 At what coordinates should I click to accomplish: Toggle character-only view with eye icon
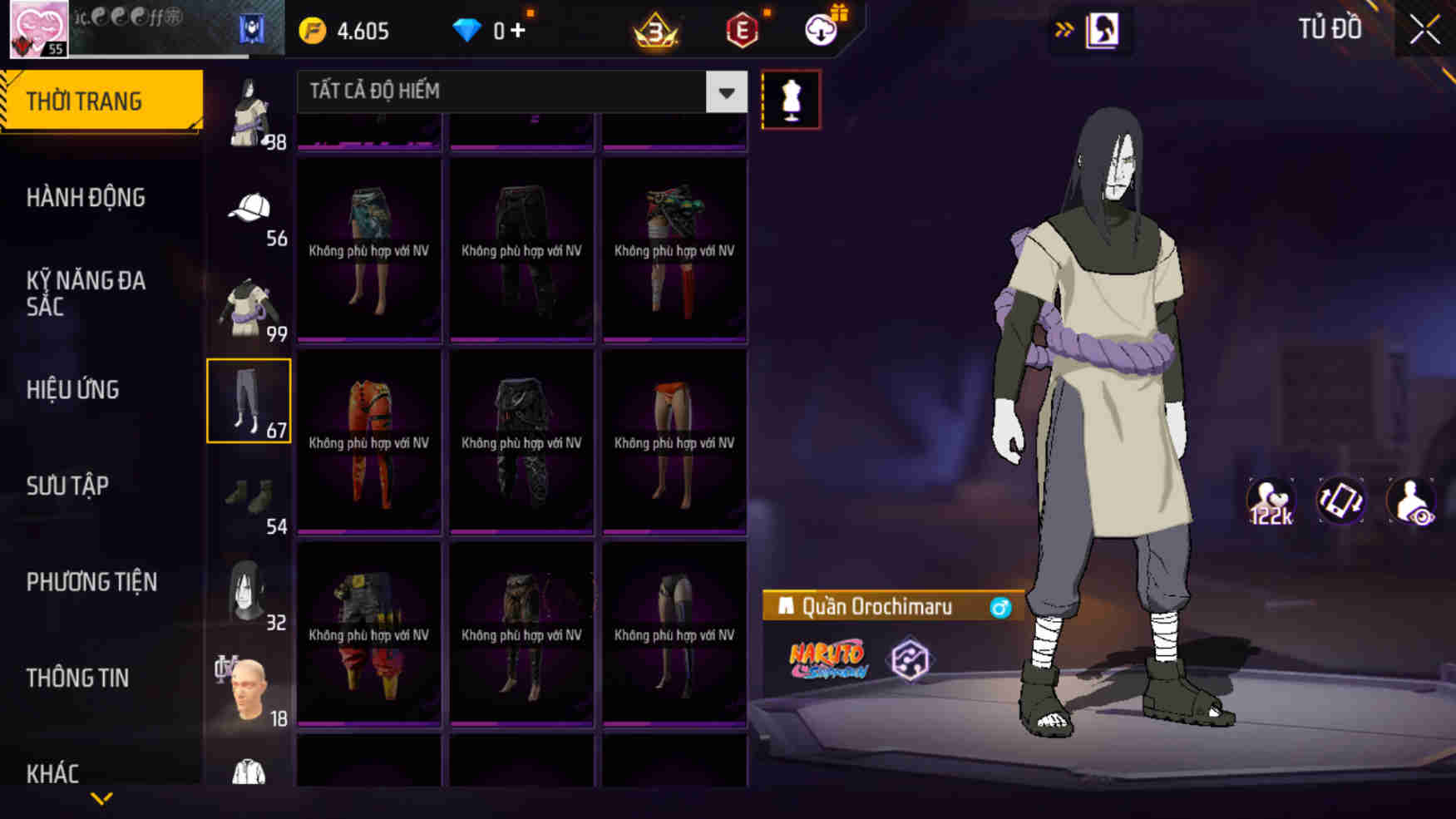click(x=1414, y=500)
